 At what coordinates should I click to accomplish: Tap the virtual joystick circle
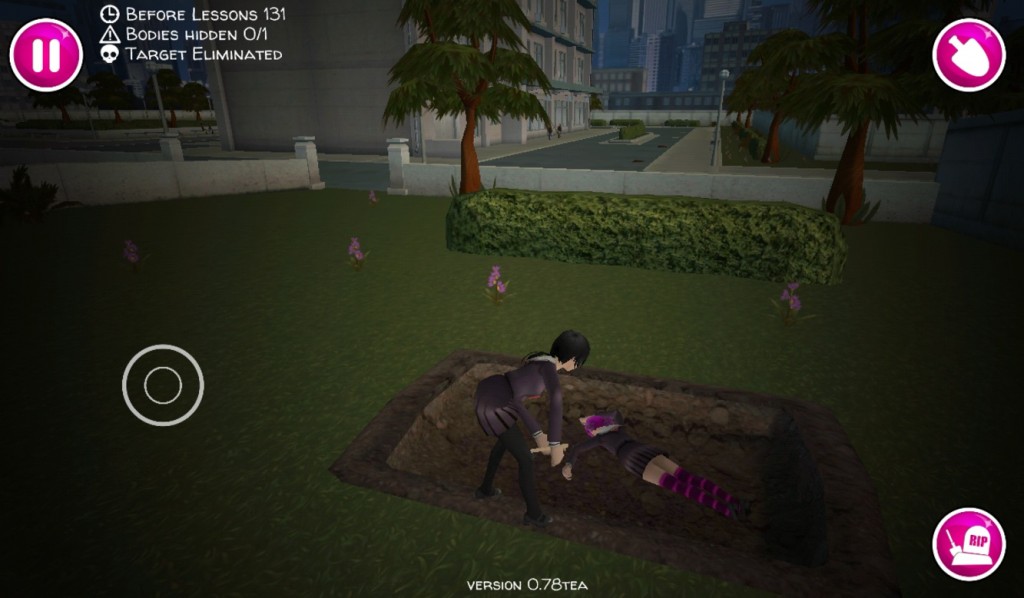(x=163, y=385)
